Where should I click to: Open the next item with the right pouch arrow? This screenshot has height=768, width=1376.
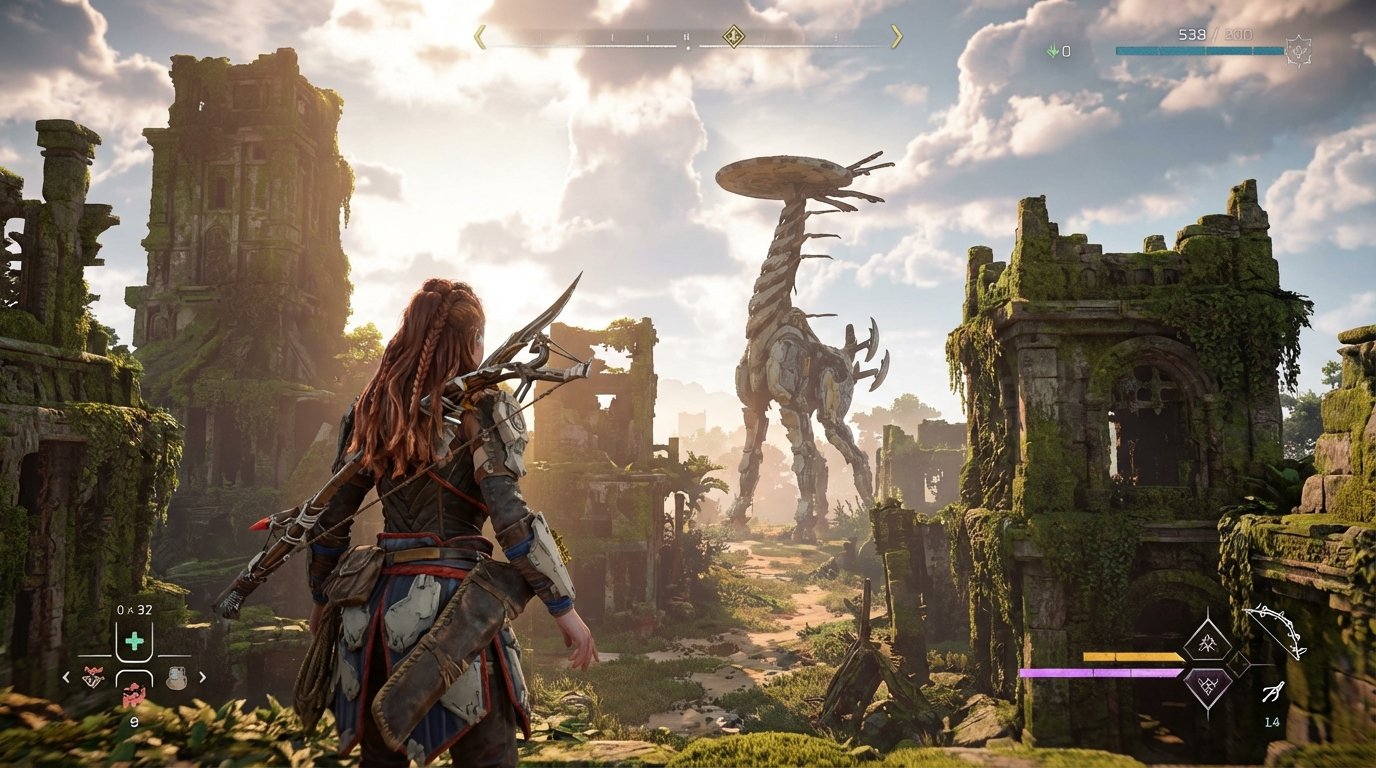tap(203, 677)
